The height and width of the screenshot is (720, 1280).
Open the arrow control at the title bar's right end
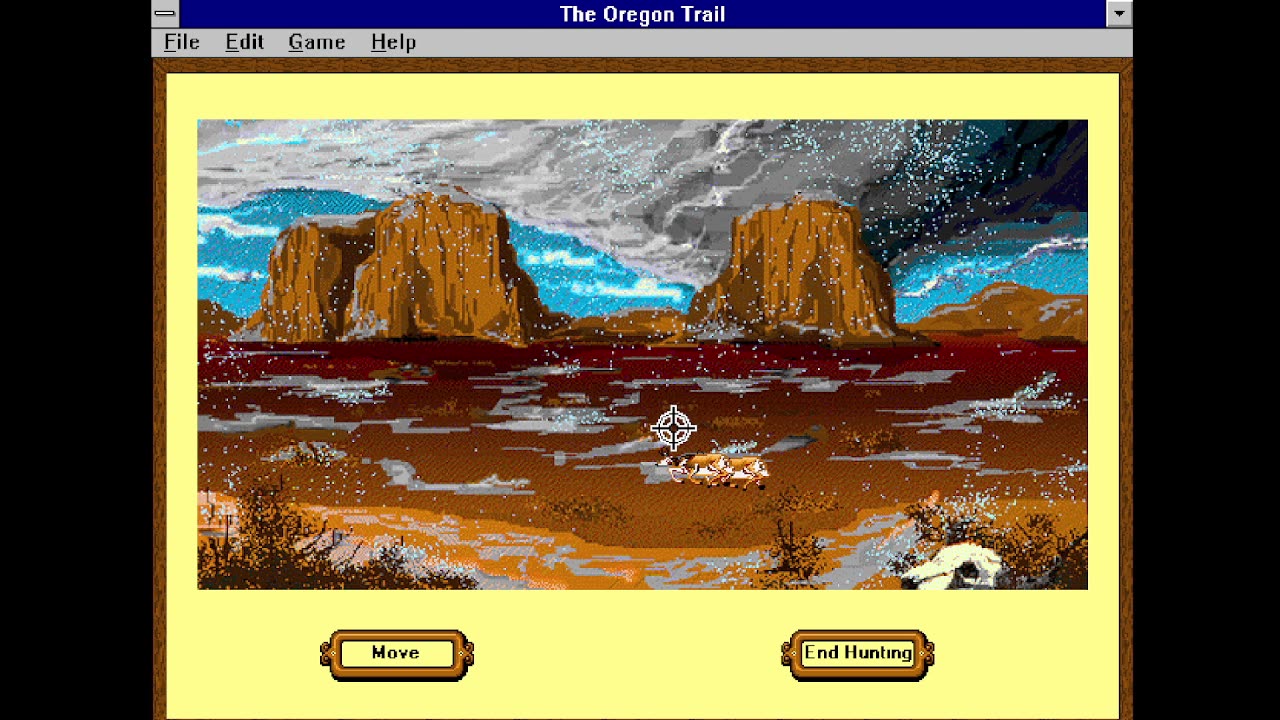tap(1117, 14)
